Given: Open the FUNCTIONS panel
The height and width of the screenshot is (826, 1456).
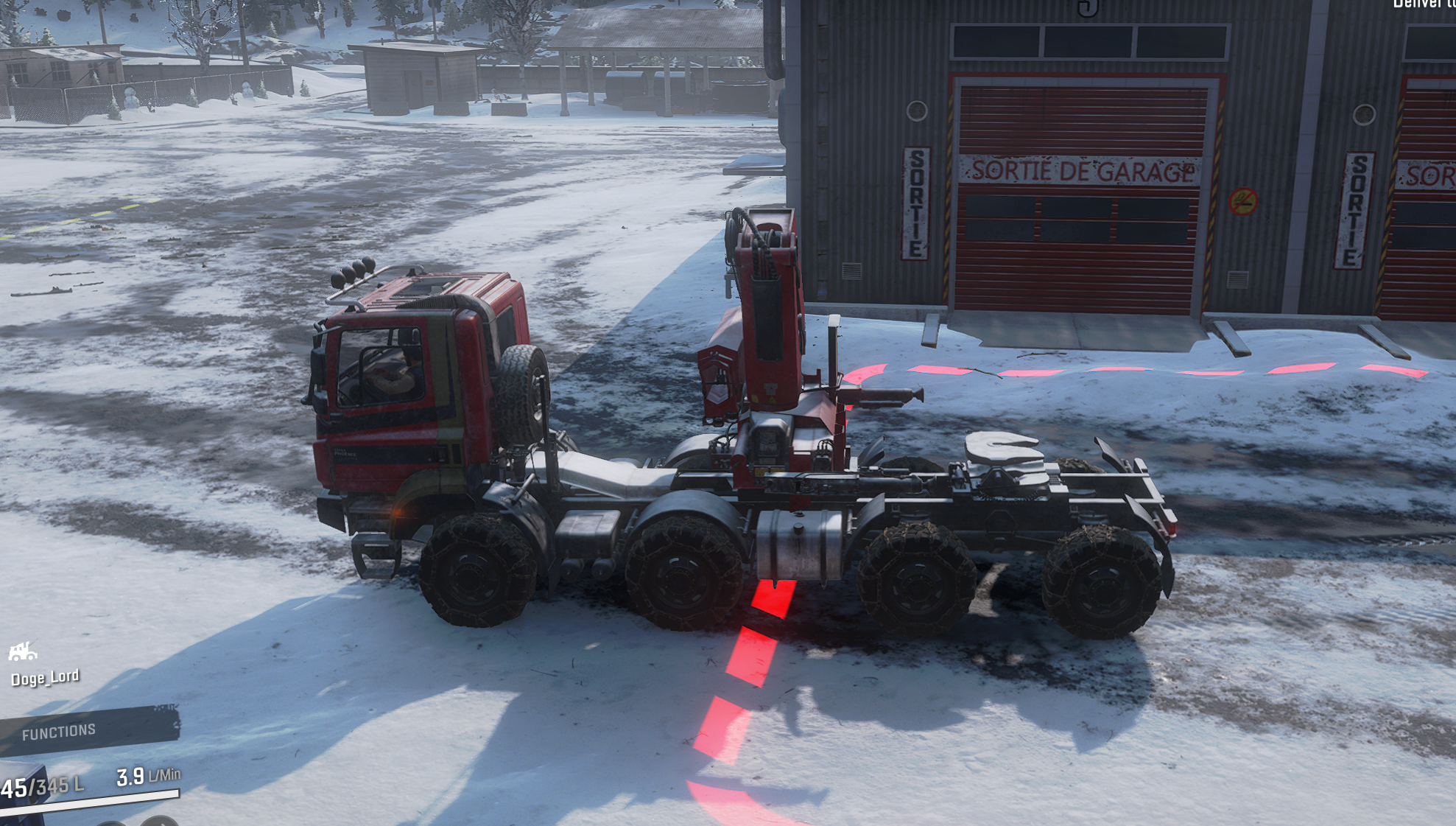Looking at the screenshot, I should 59,731.
